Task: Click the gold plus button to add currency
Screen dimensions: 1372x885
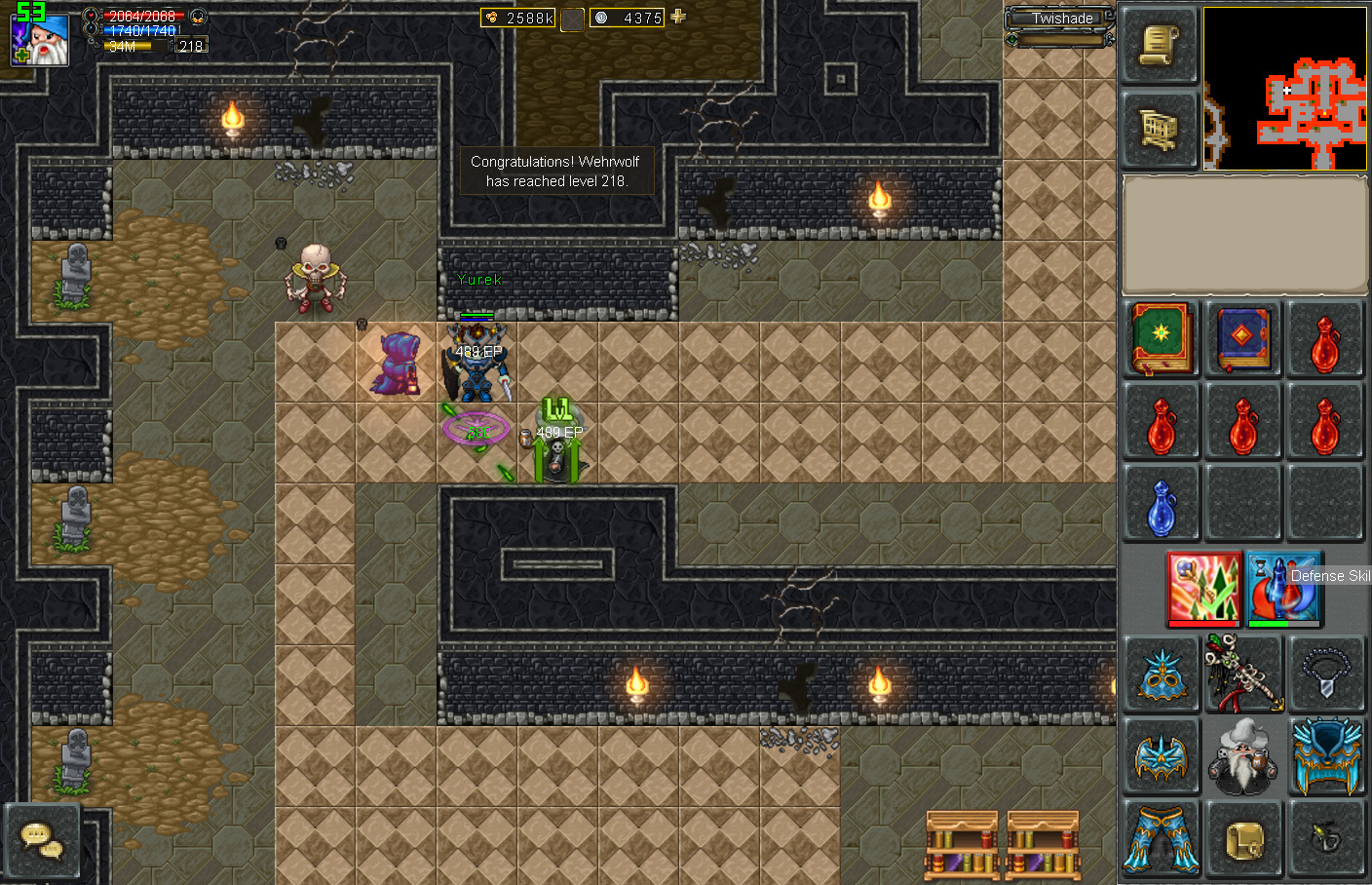Action: 678,17
